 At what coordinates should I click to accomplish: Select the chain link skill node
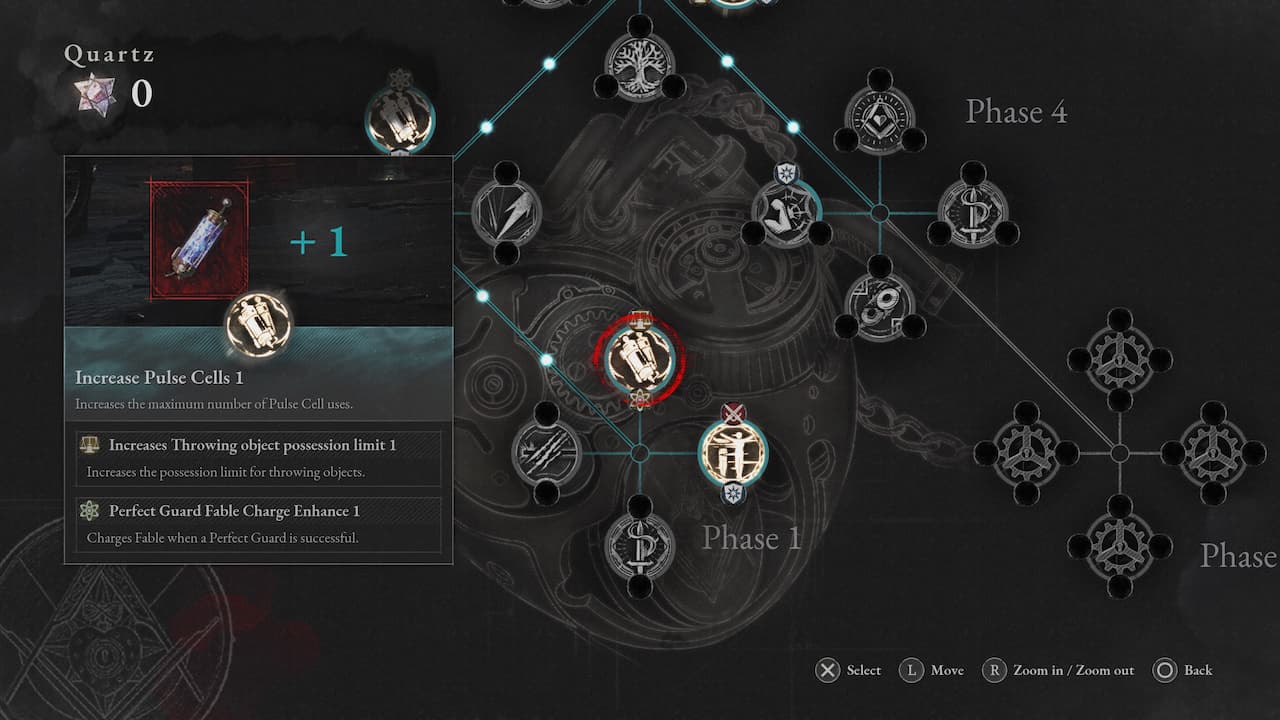880,306
